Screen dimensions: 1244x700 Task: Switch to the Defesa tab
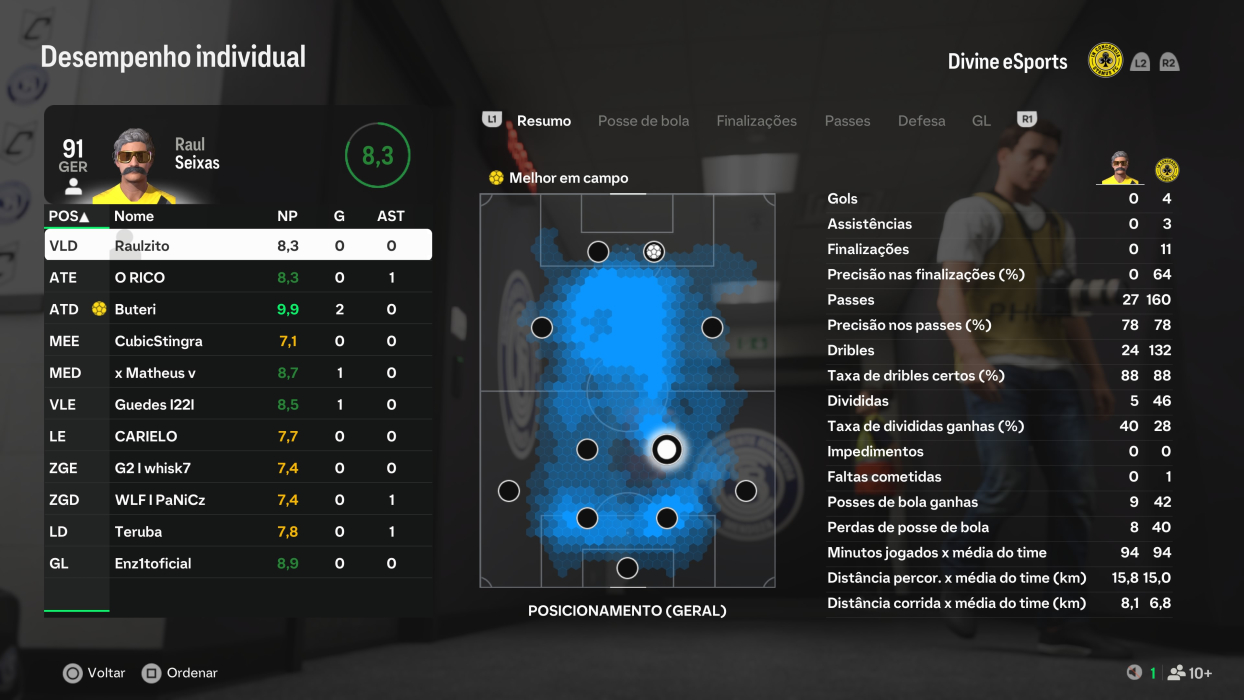click(x=921, y=121)
